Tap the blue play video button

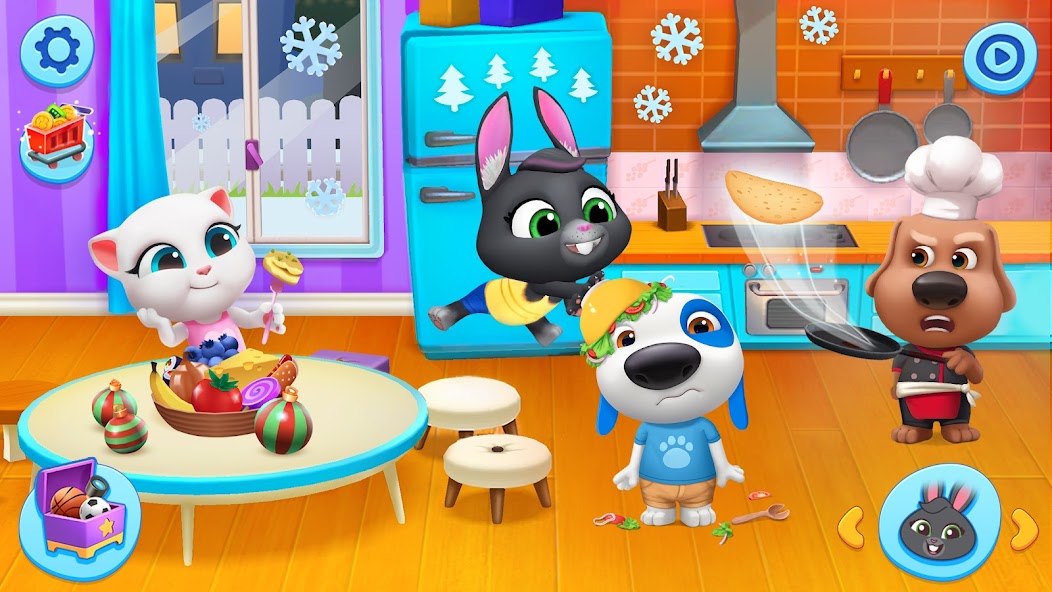coord(999,58)
